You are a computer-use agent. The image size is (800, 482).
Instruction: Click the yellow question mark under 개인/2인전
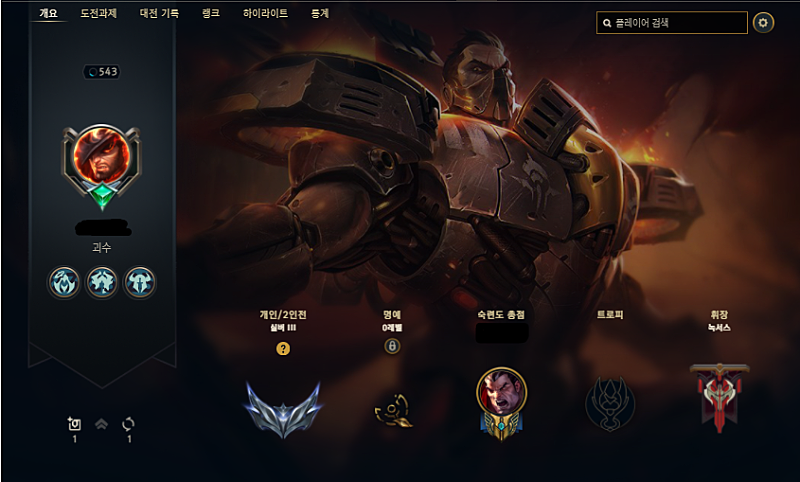(283, 348)
